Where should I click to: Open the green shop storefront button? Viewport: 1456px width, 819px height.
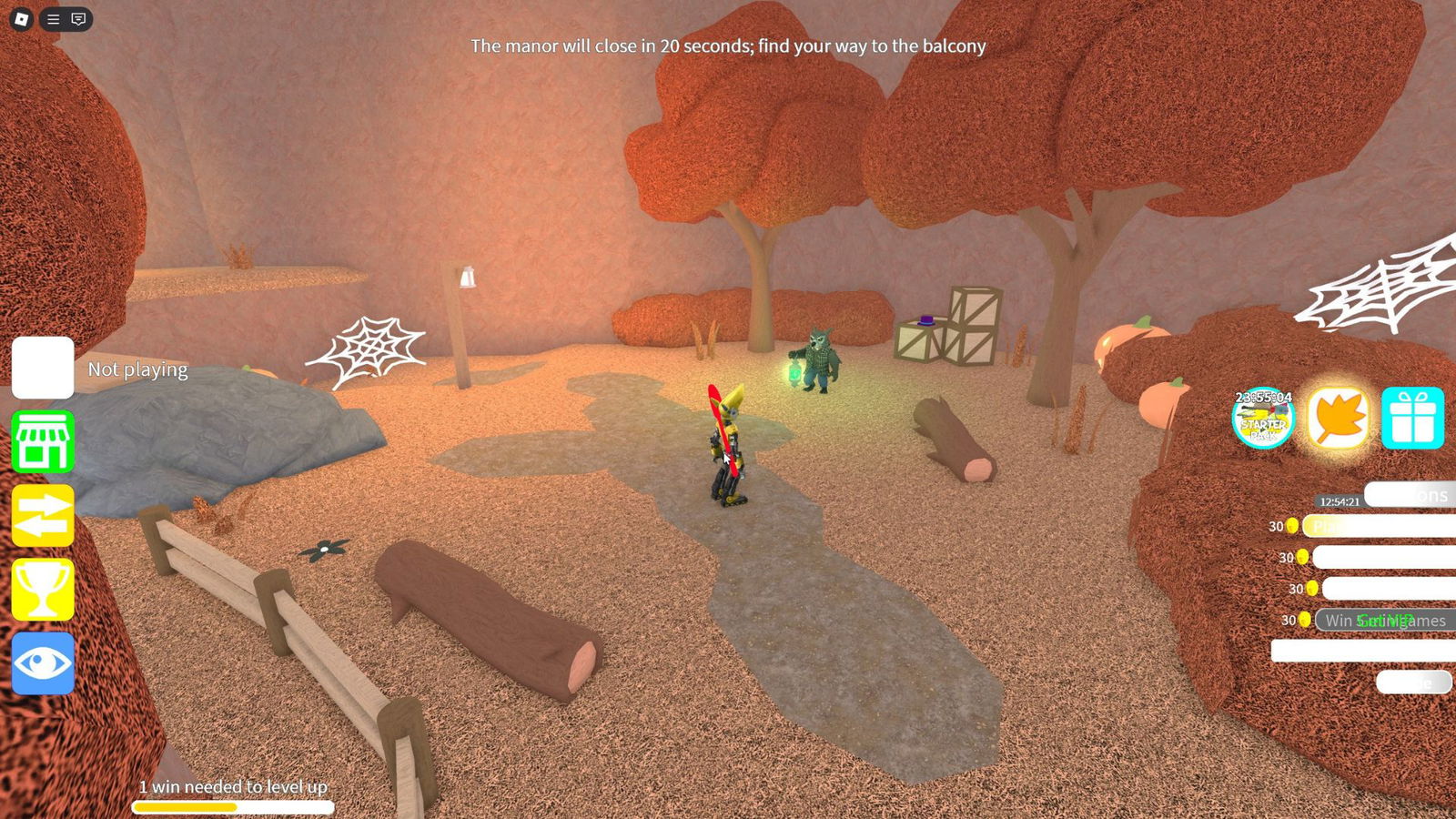[43, 442]
